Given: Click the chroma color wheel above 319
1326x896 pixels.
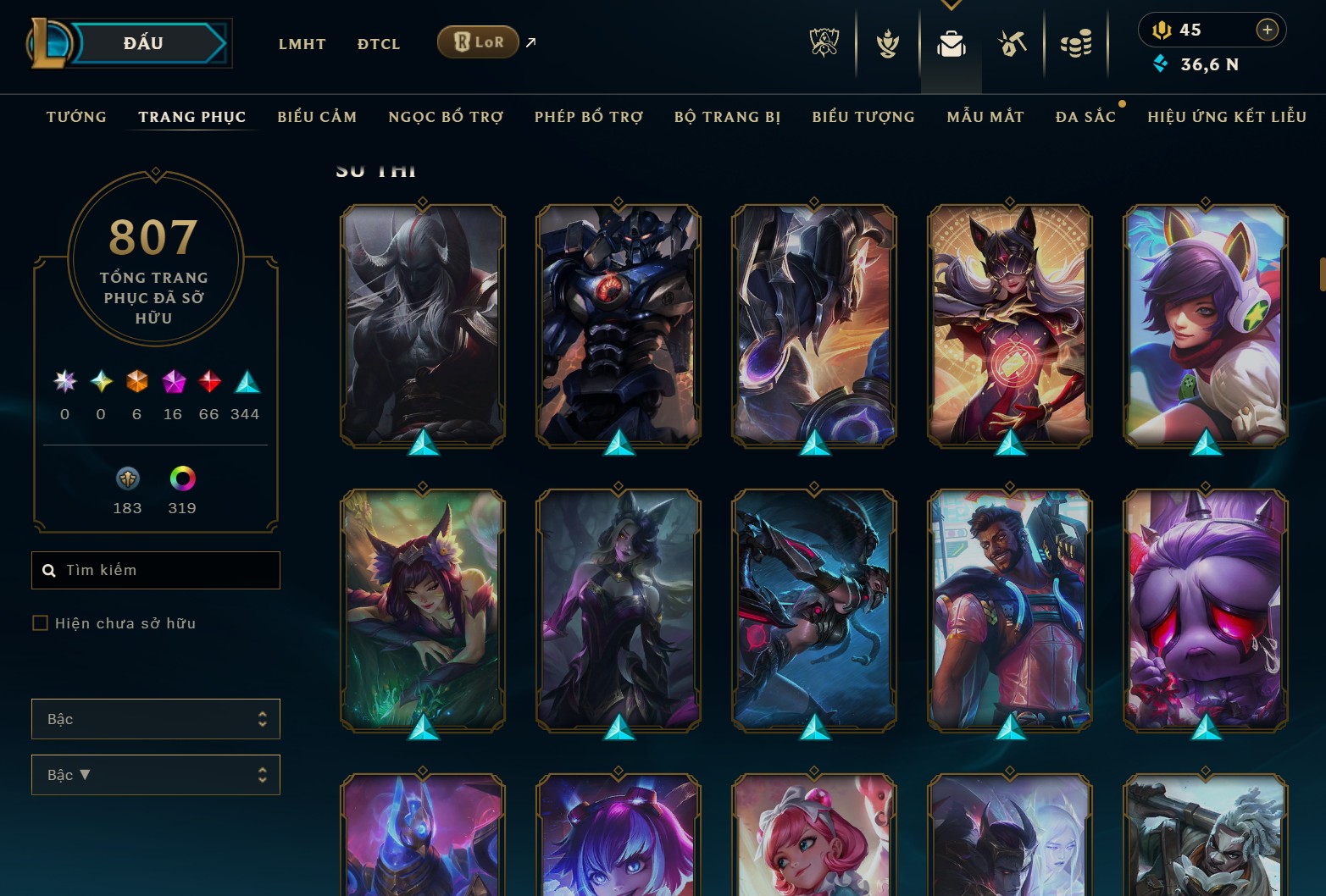Looking at the screenshot, I should coord(181,479).
